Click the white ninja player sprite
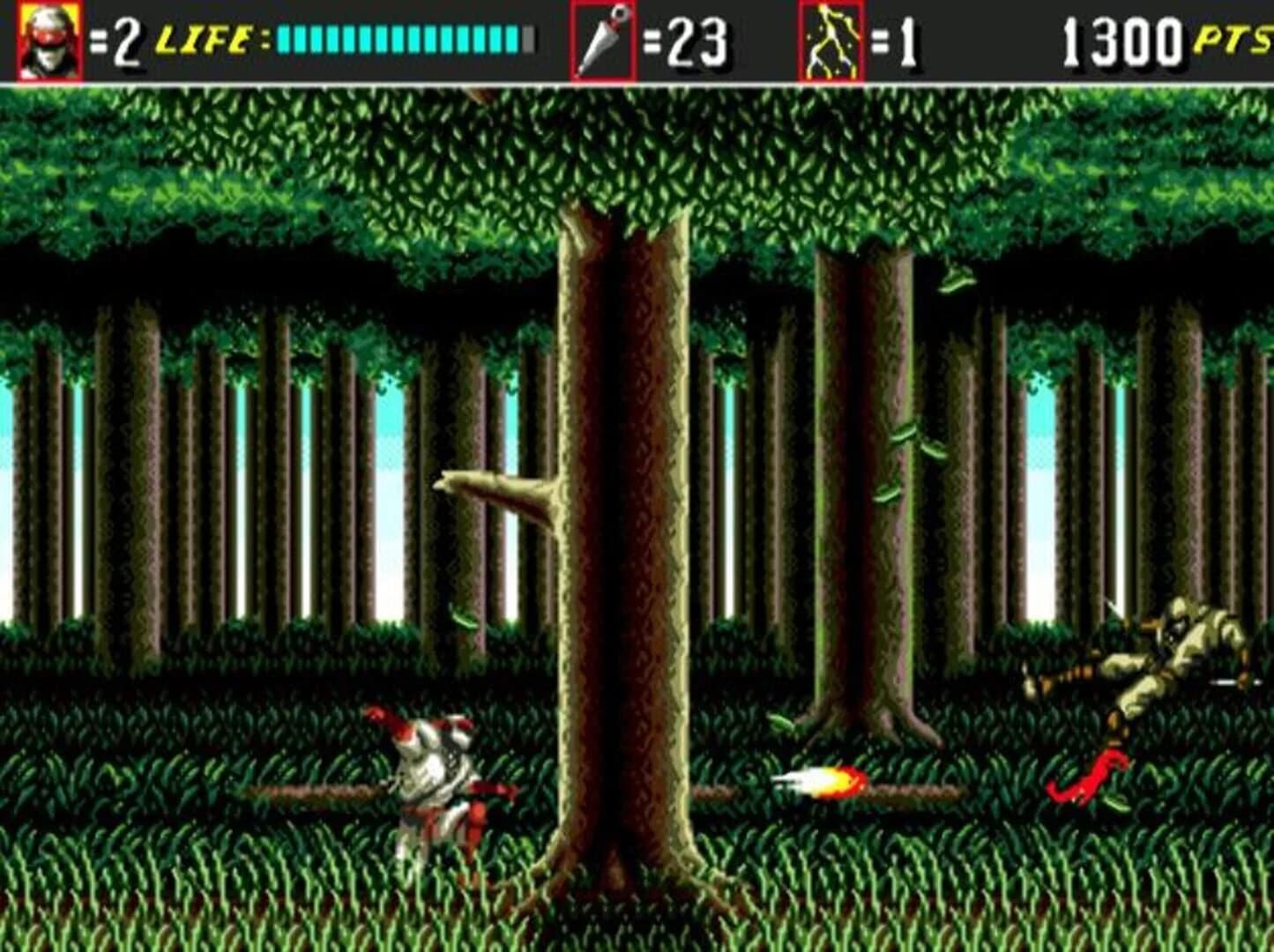 coord(436,776)
